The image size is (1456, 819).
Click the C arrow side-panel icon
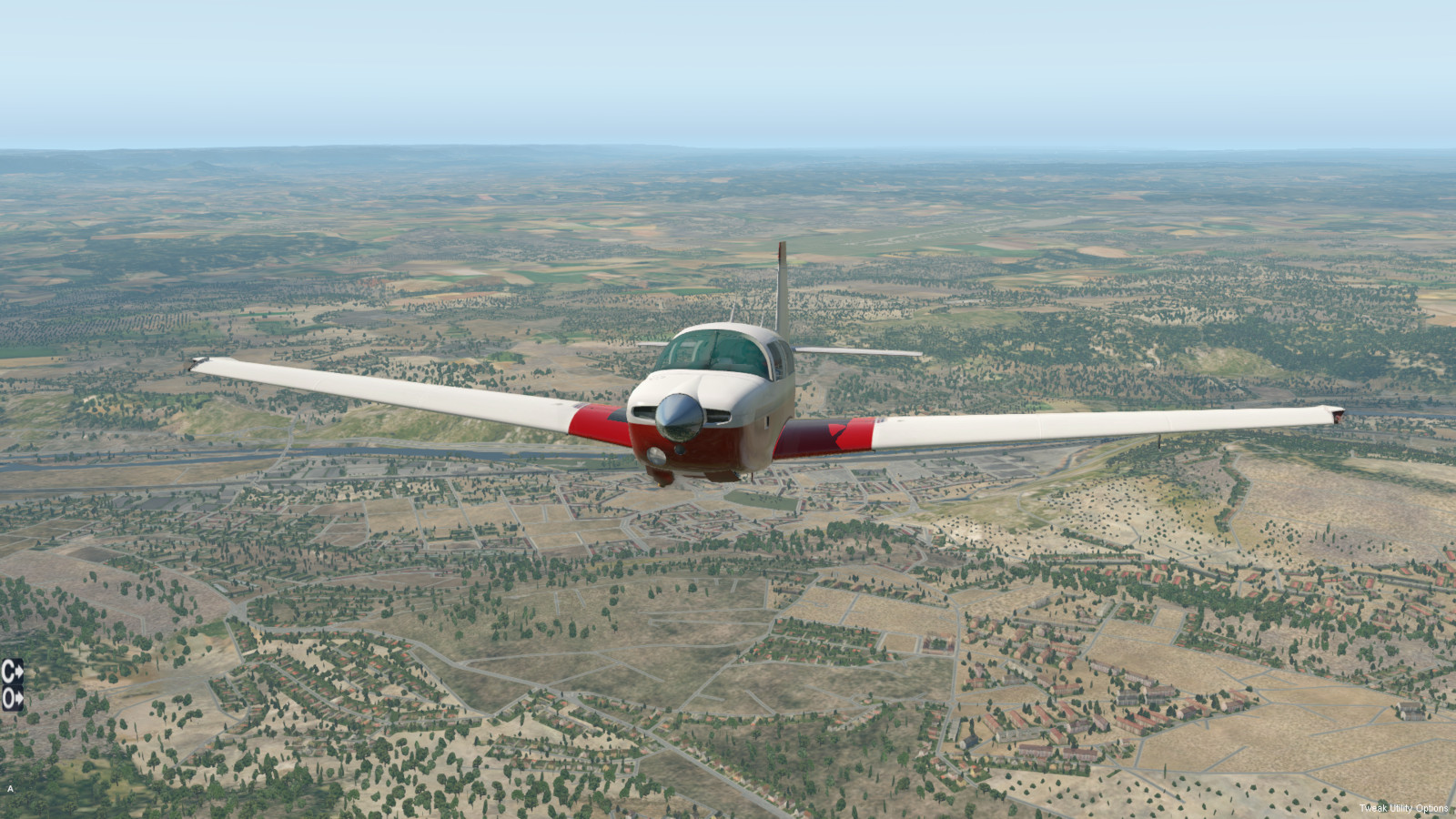pyautogui.click(x=12, y=672)
